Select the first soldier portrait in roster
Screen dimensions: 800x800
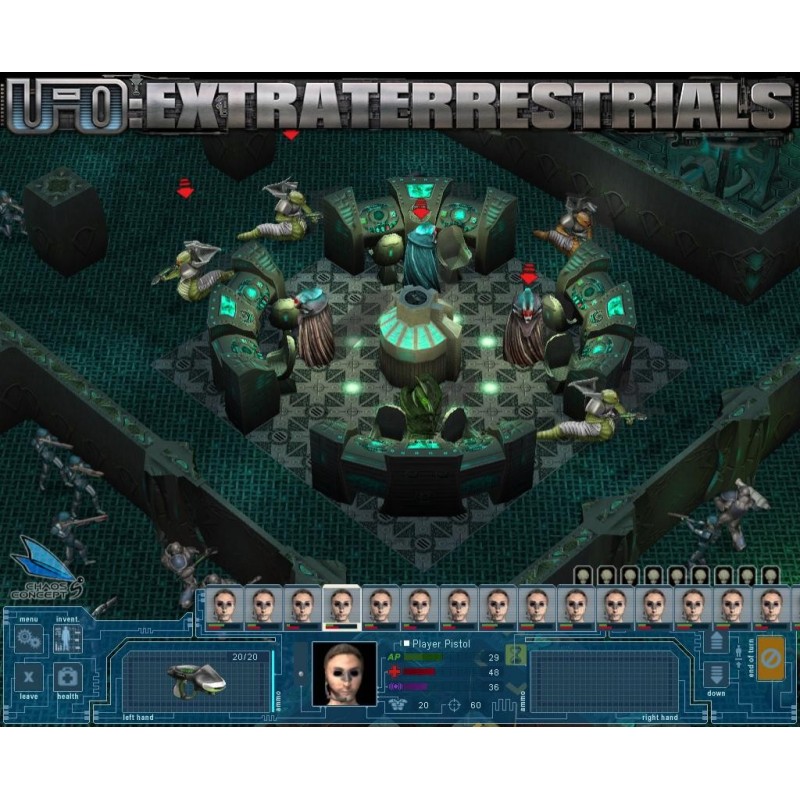coord(225,605)
